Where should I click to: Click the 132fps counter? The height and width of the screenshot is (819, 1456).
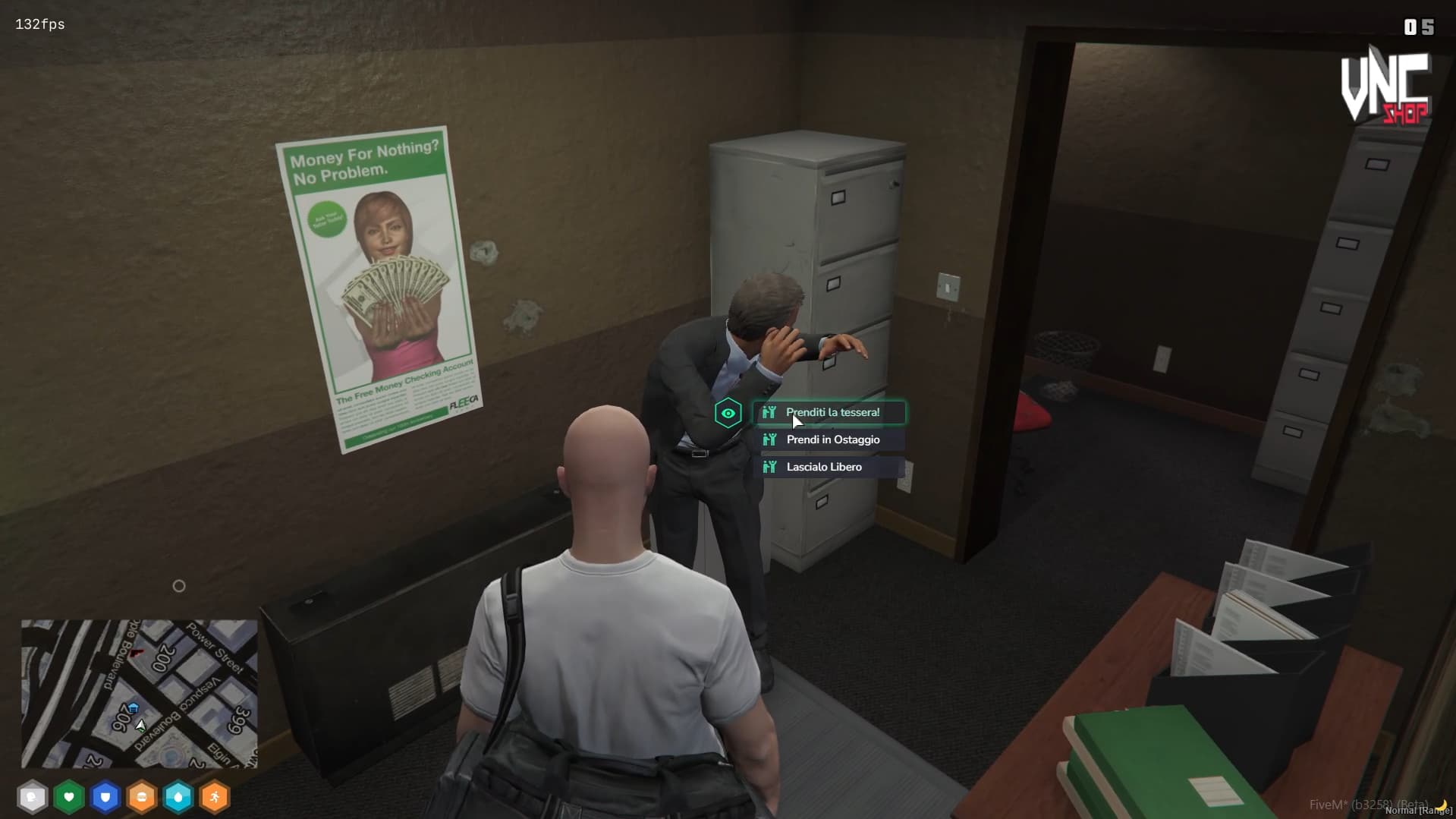pos(38,24)
